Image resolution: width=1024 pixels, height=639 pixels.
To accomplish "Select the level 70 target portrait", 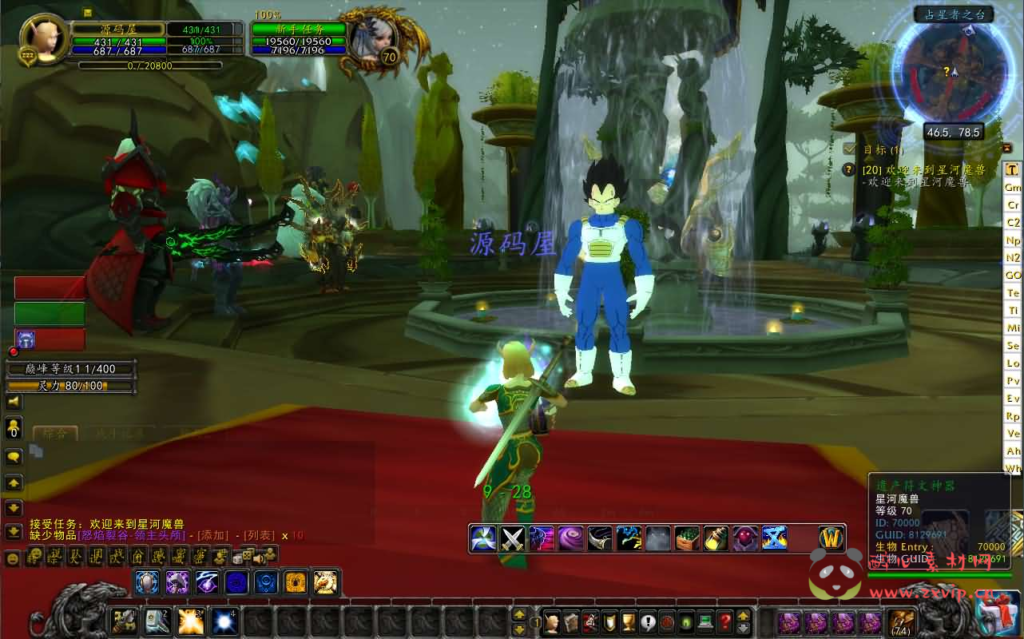I will 372,38.
